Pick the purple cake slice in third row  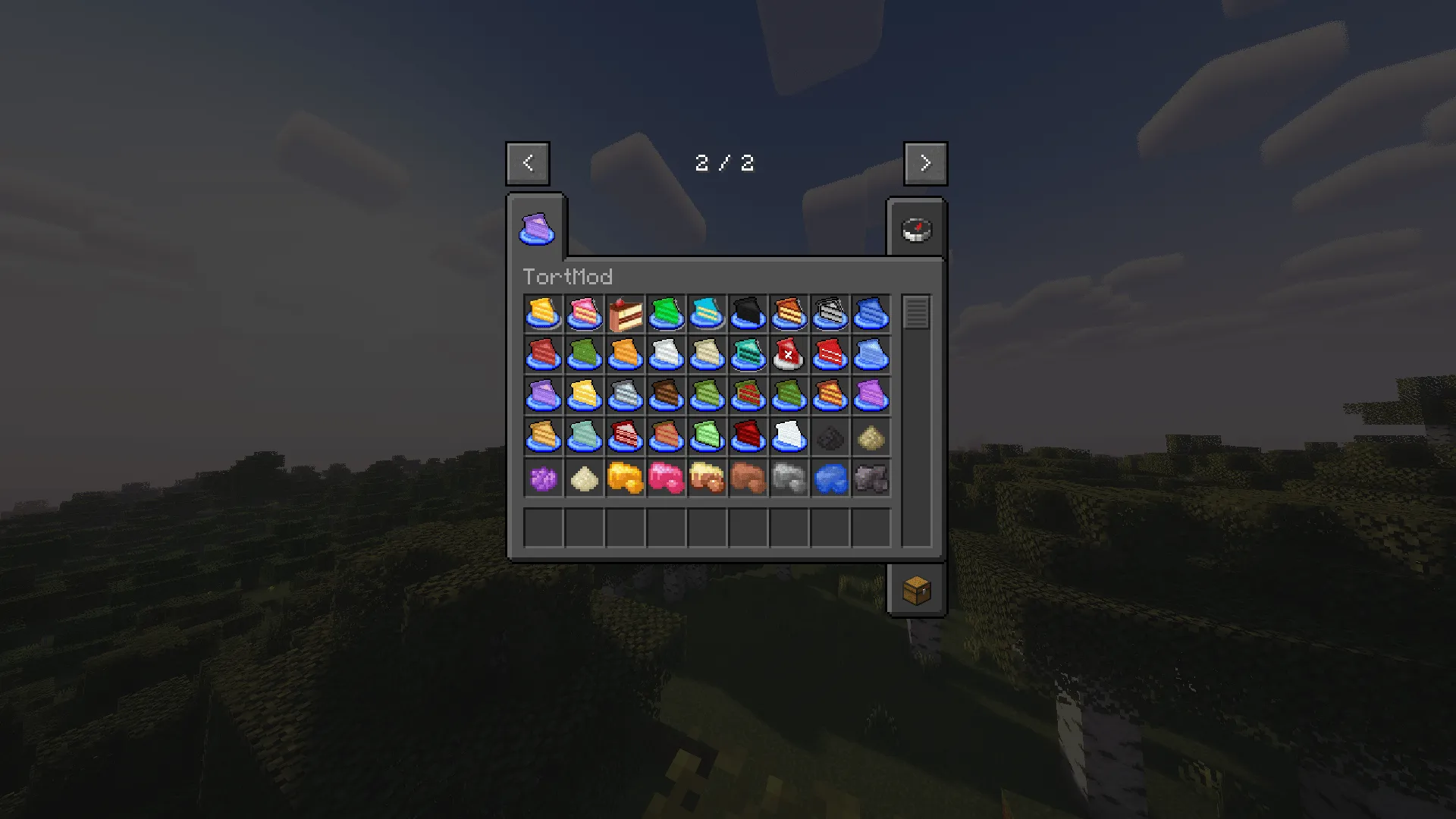pos(541,397)
